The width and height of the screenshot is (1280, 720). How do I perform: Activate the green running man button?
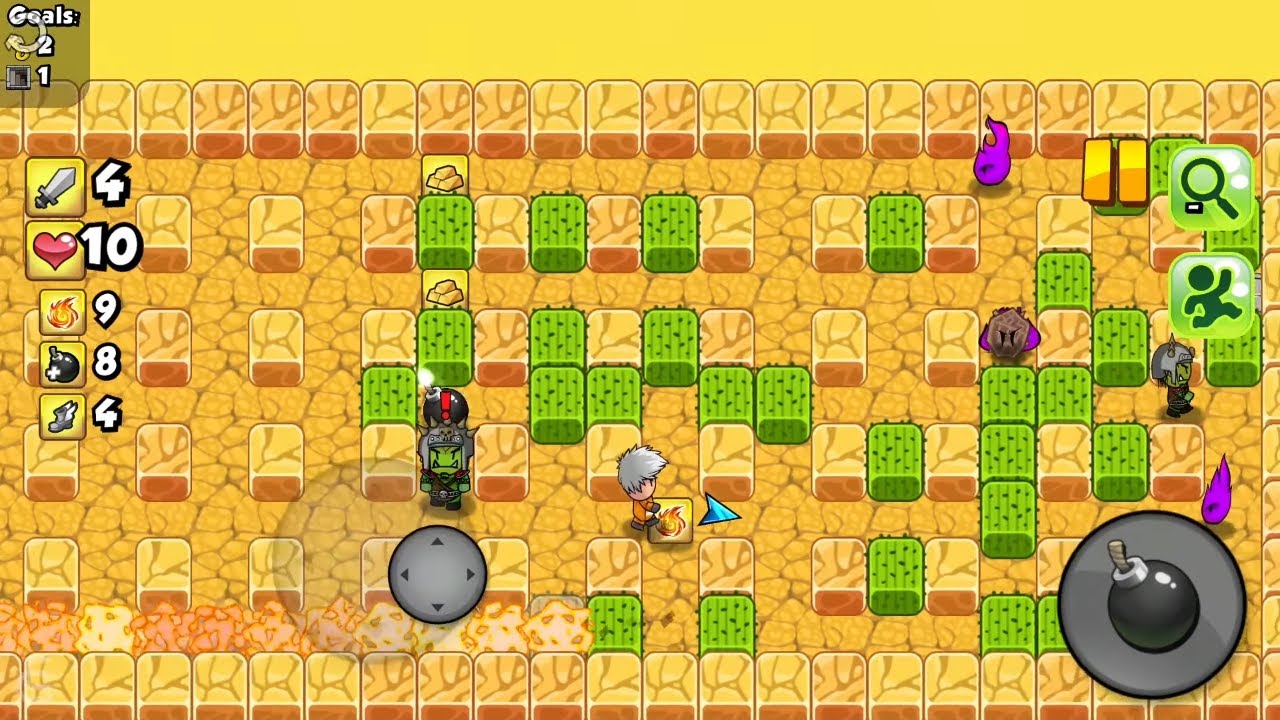[1210, 295]
